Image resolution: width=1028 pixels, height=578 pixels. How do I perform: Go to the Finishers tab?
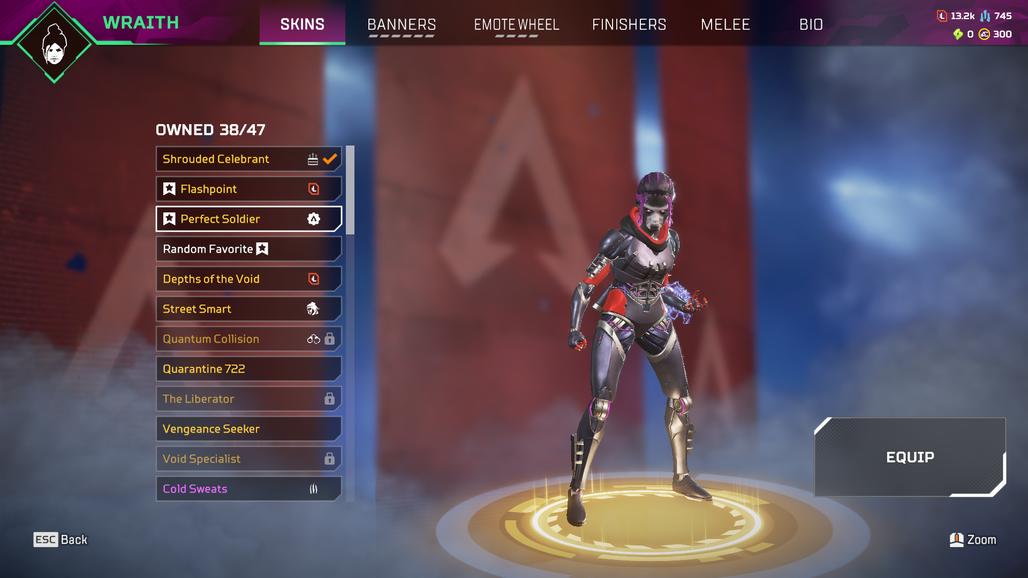pyautogui.click(x=629, y=24)
